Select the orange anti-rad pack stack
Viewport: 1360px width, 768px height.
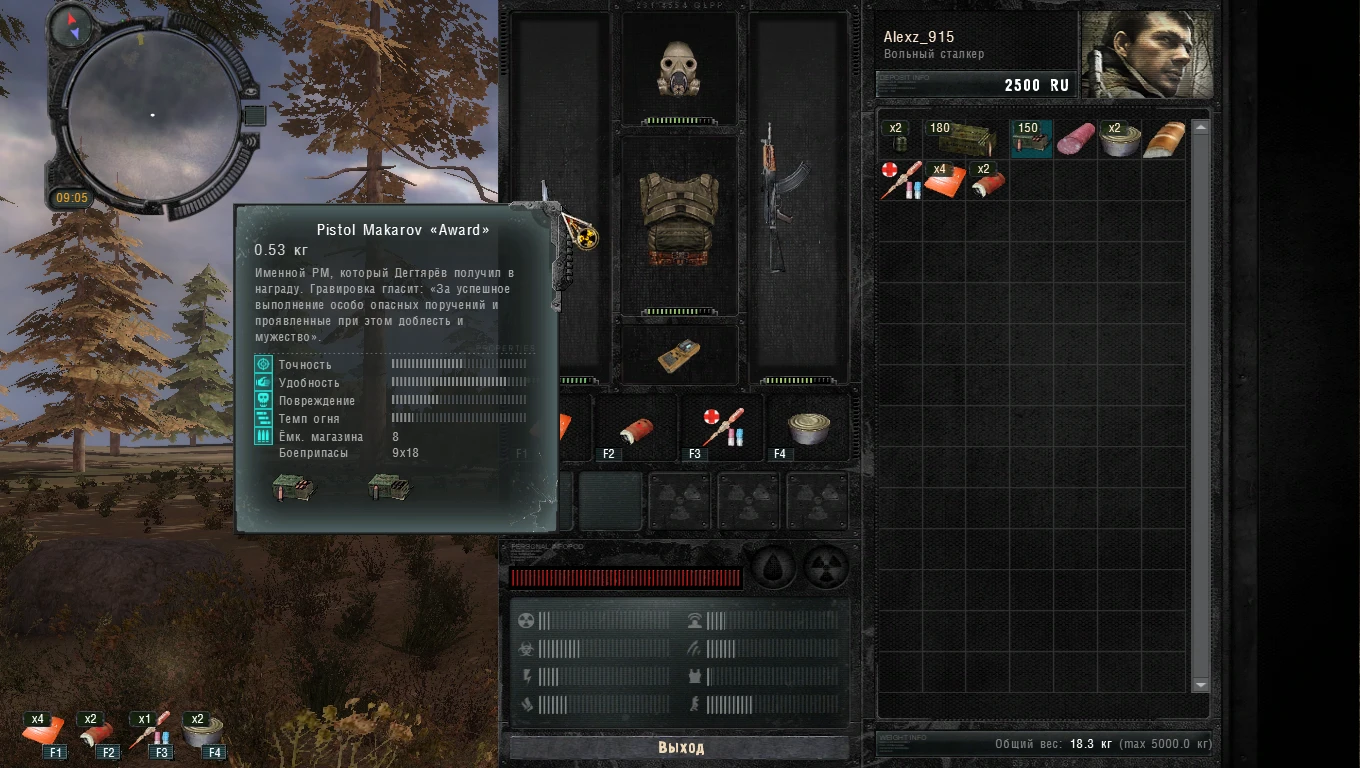coord(943,182)
